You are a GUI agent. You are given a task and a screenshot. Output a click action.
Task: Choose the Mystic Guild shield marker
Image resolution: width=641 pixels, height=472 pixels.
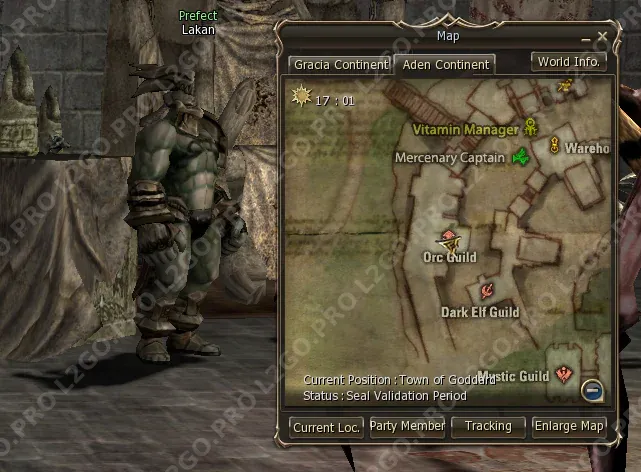(564, 375)
